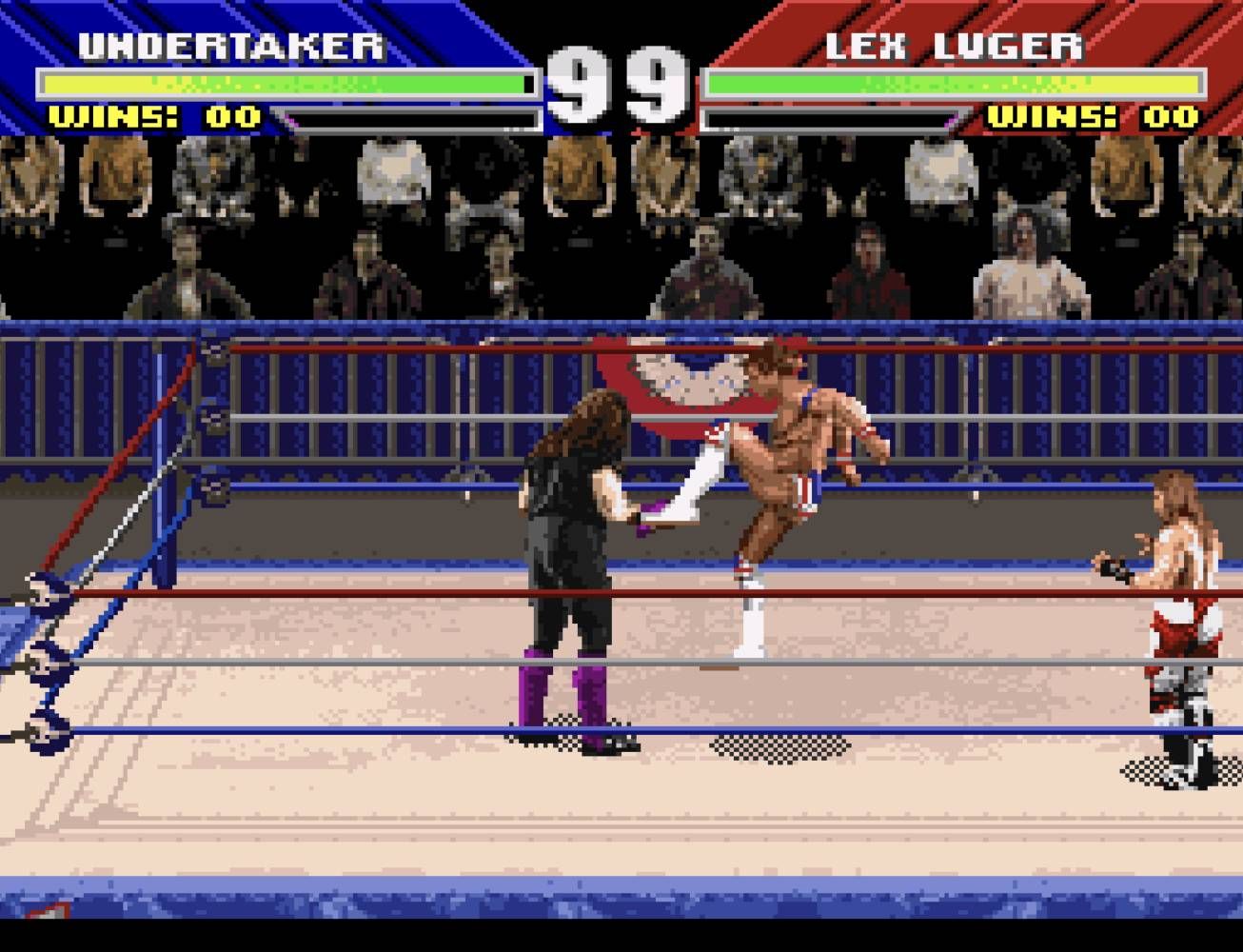
Task: Click the UNDERTAKER name label
Action: 231,42
